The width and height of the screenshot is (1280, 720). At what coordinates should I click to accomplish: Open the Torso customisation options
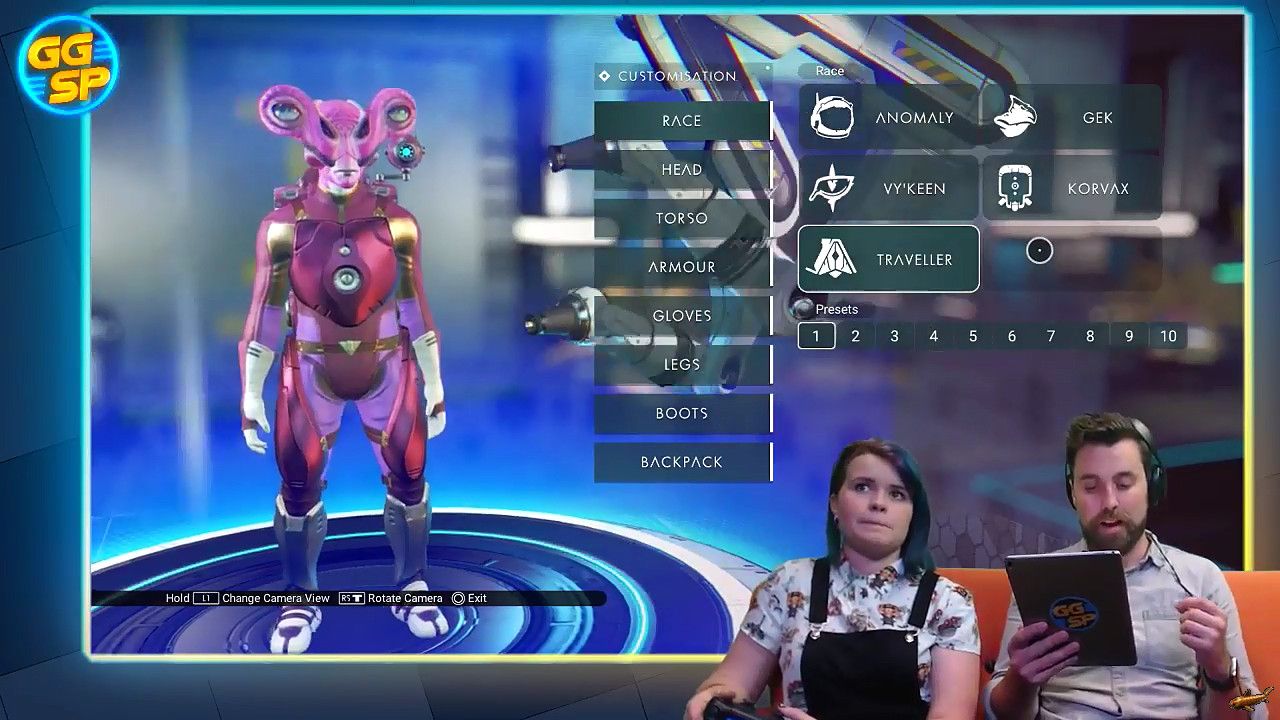682,218
